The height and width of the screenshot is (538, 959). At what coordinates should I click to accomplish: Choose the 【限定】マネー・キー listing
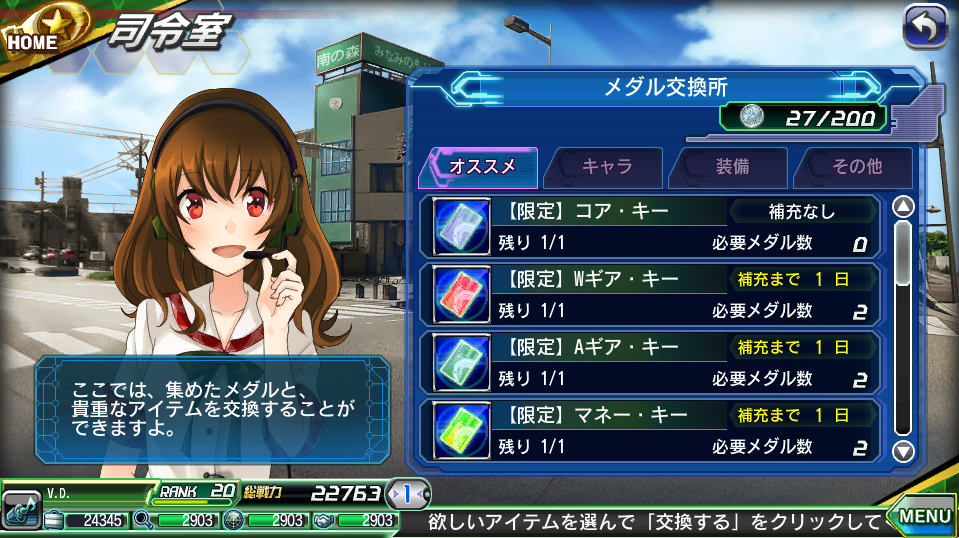point(655,430)
